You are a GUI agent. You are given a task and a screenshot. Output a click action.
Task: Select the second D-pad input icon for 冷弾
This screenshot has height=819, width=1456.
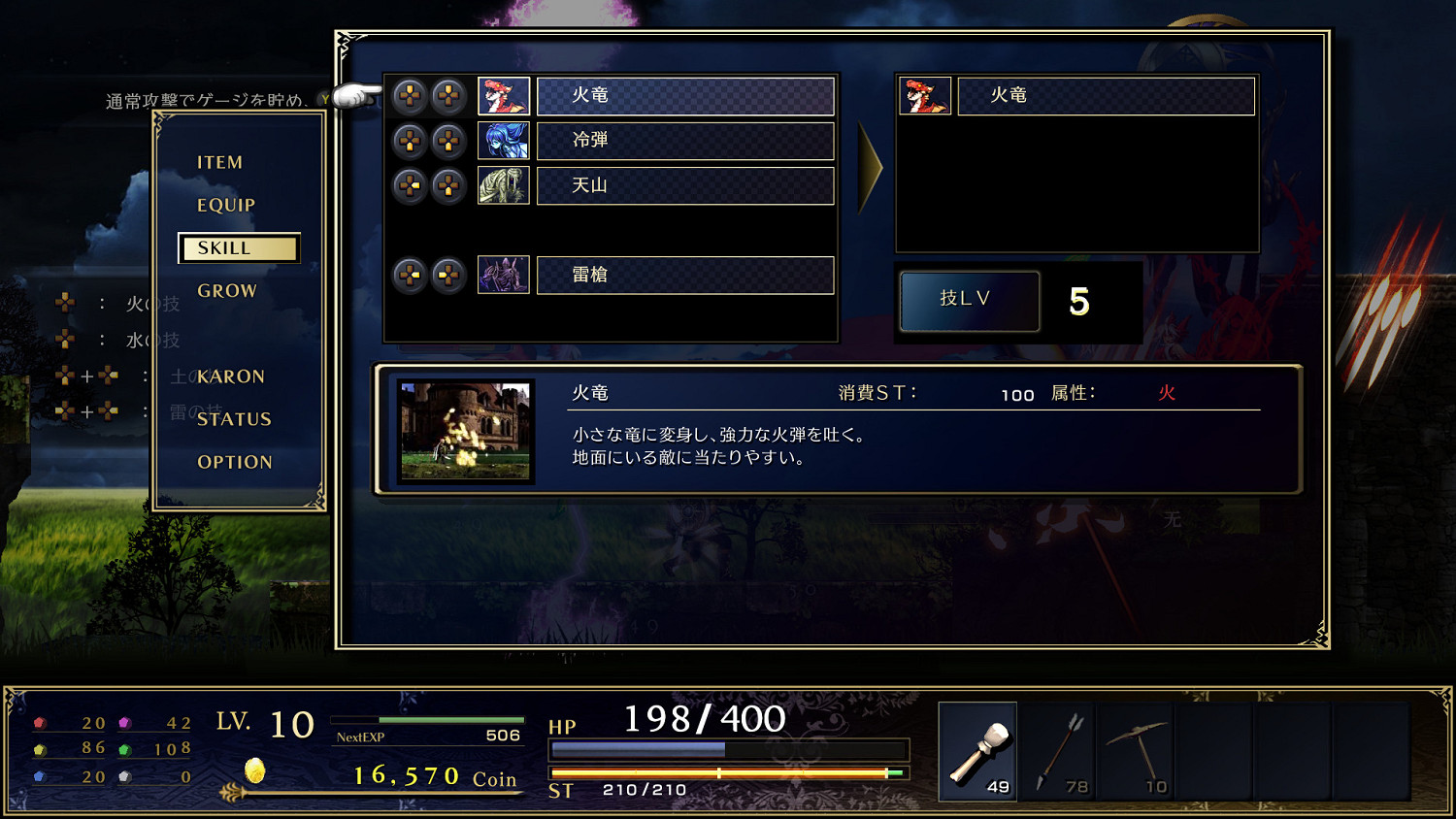[447, 141]
